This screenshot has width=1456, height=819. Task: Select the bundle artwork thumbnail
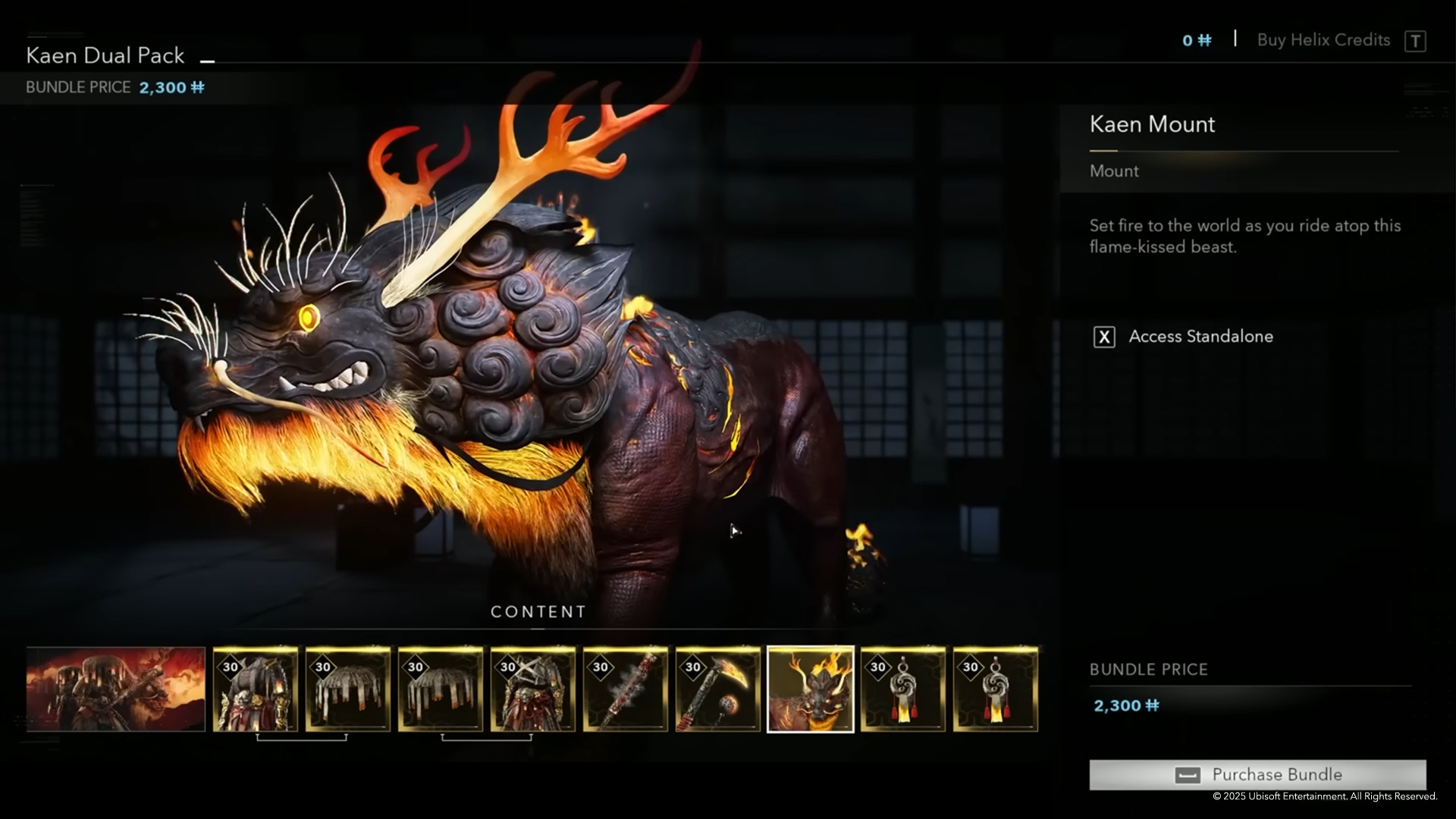[x=115, y=689]
